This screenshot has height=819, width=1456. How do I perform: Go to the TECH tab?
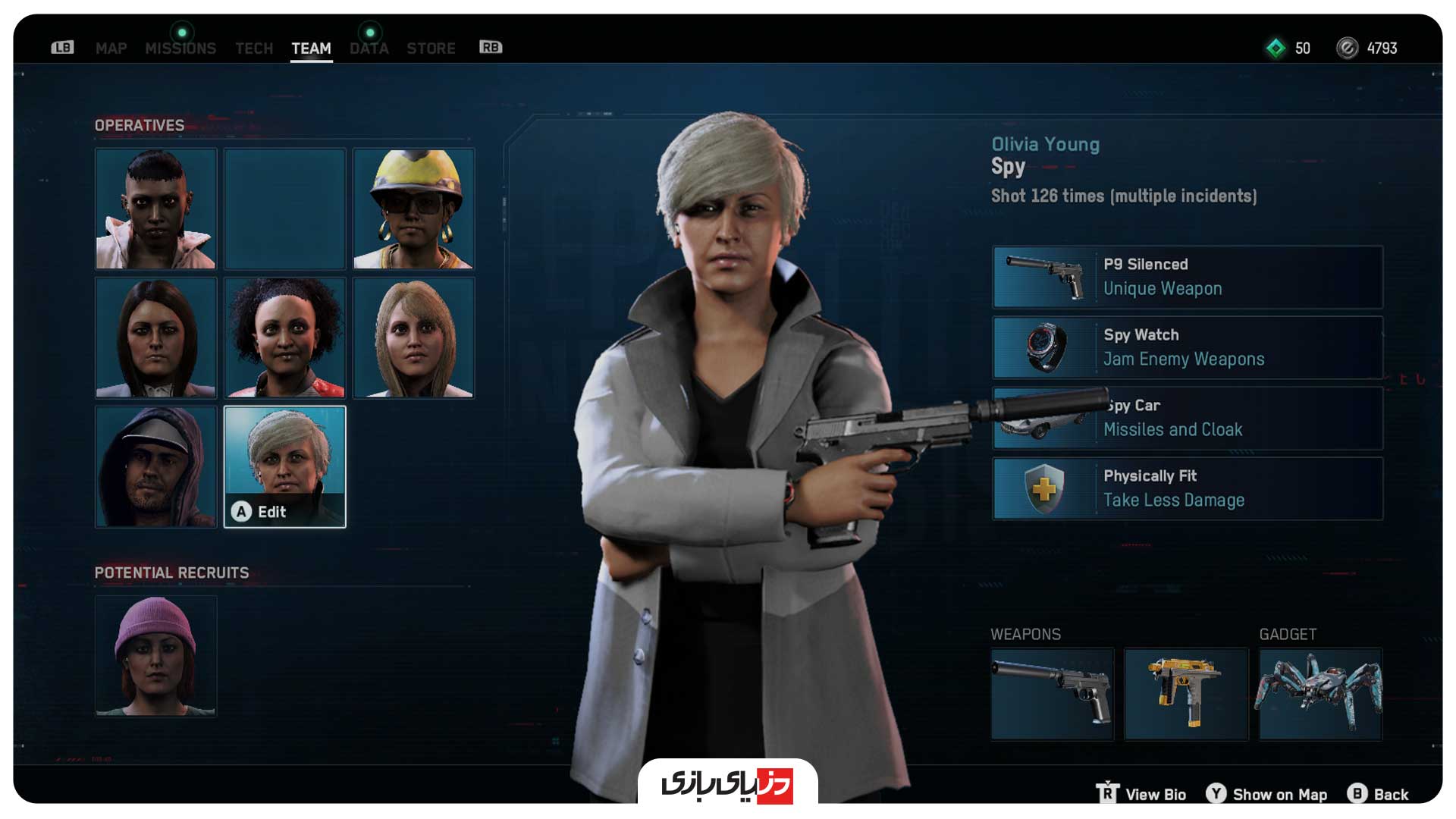tap(253, 49)
